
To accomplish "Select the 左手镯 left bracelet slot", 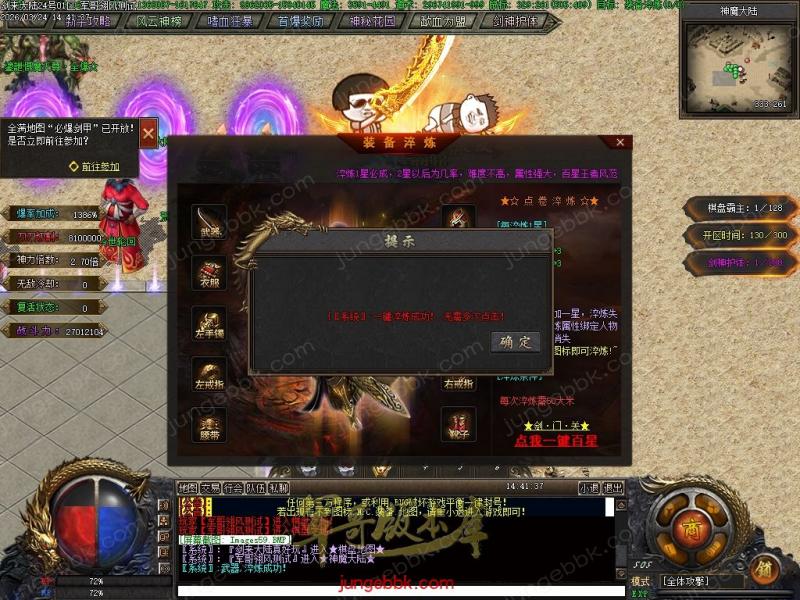I will 209,323.
